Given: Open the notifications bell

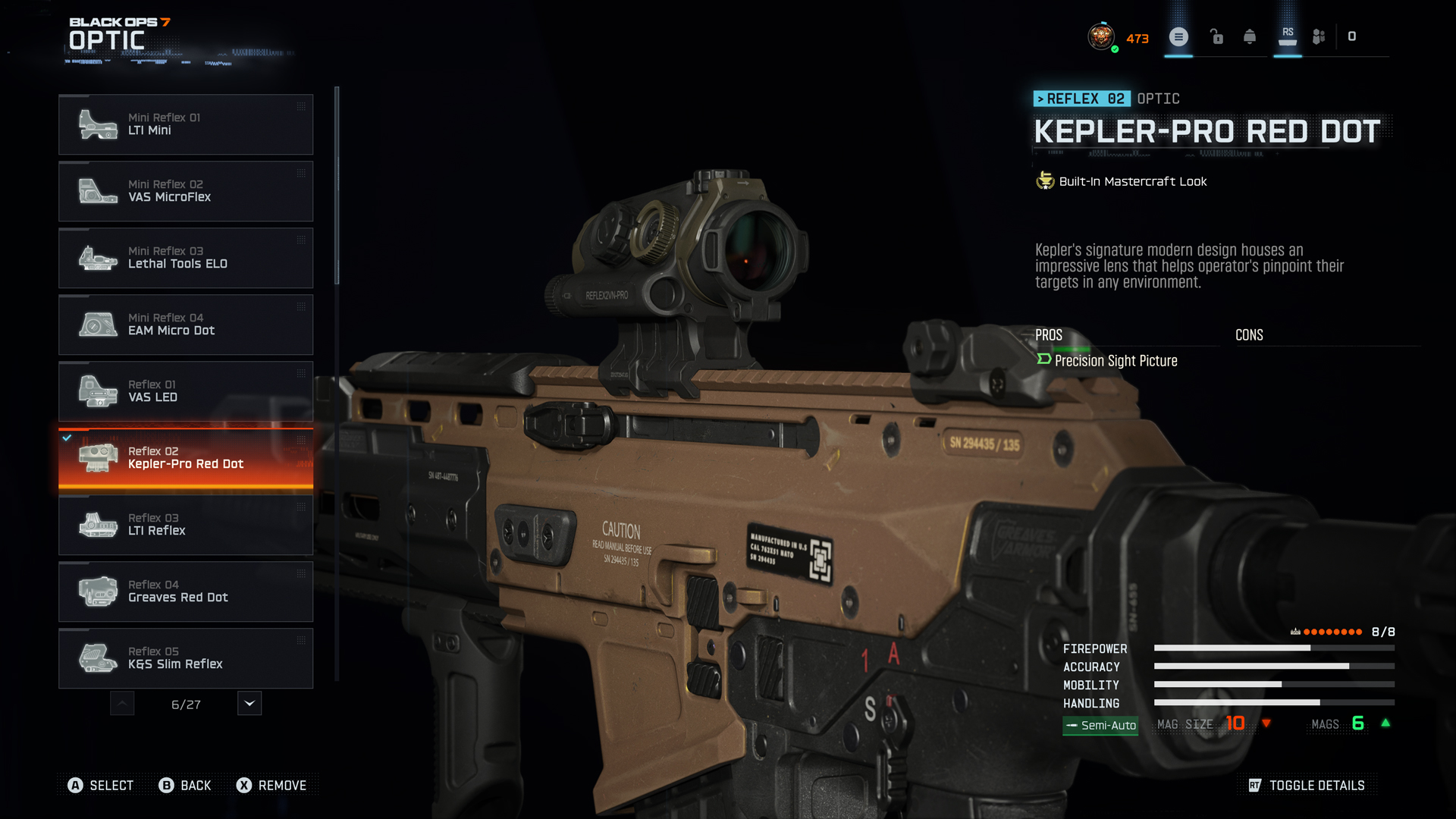Looking at the screenshot, I should (x=1250, y=36).
